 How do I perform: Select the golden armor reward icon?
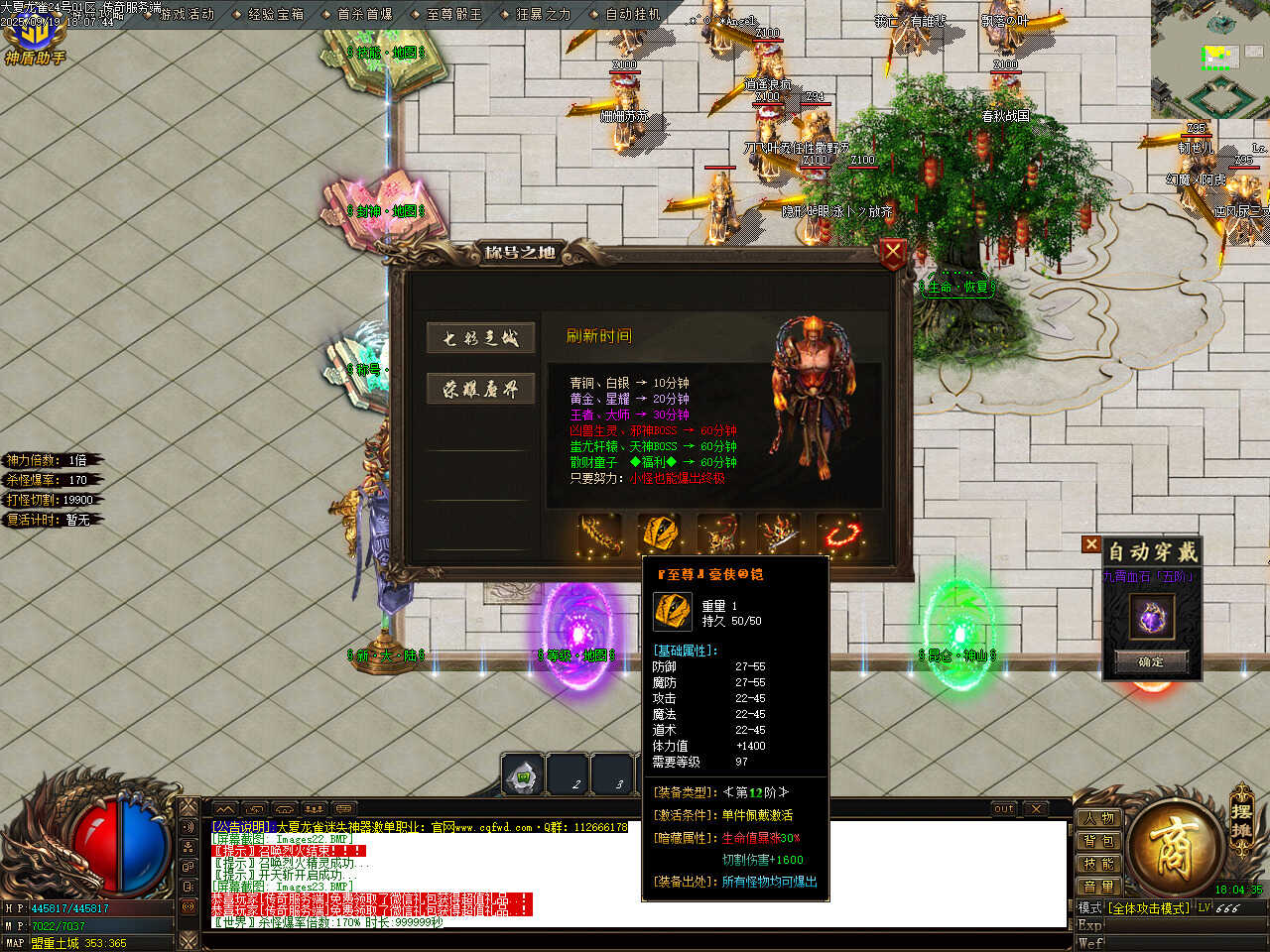pyautogui.click(x=659, y=534)
